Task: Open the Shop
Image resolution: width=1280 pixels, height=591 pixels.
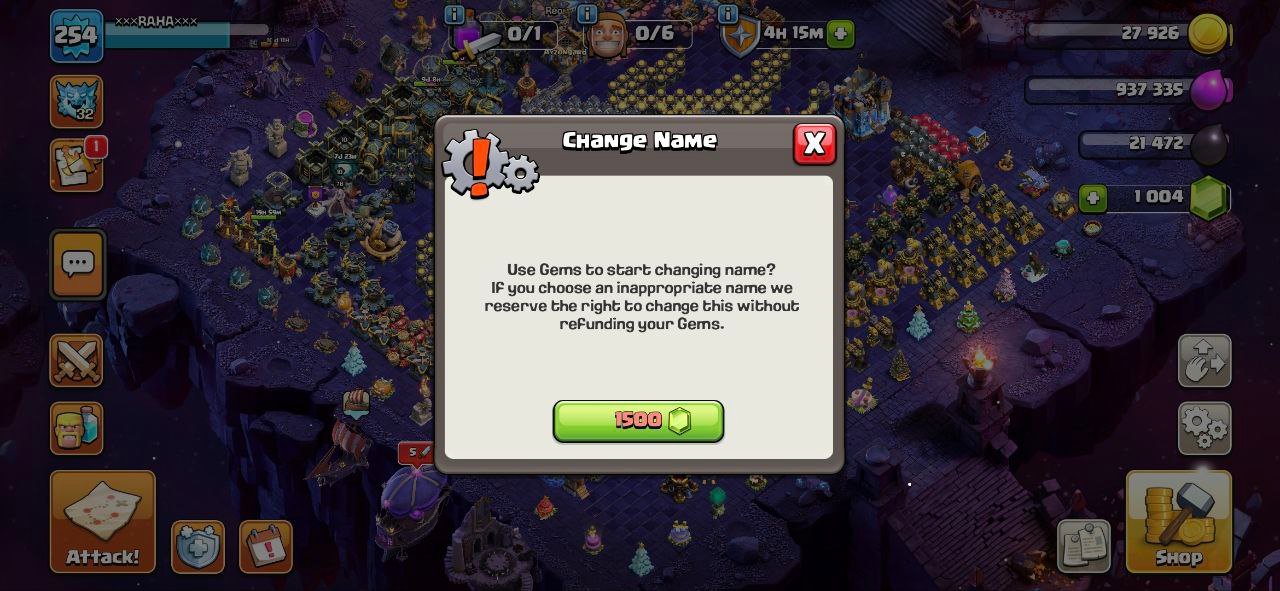Action: coord(1178,521)
